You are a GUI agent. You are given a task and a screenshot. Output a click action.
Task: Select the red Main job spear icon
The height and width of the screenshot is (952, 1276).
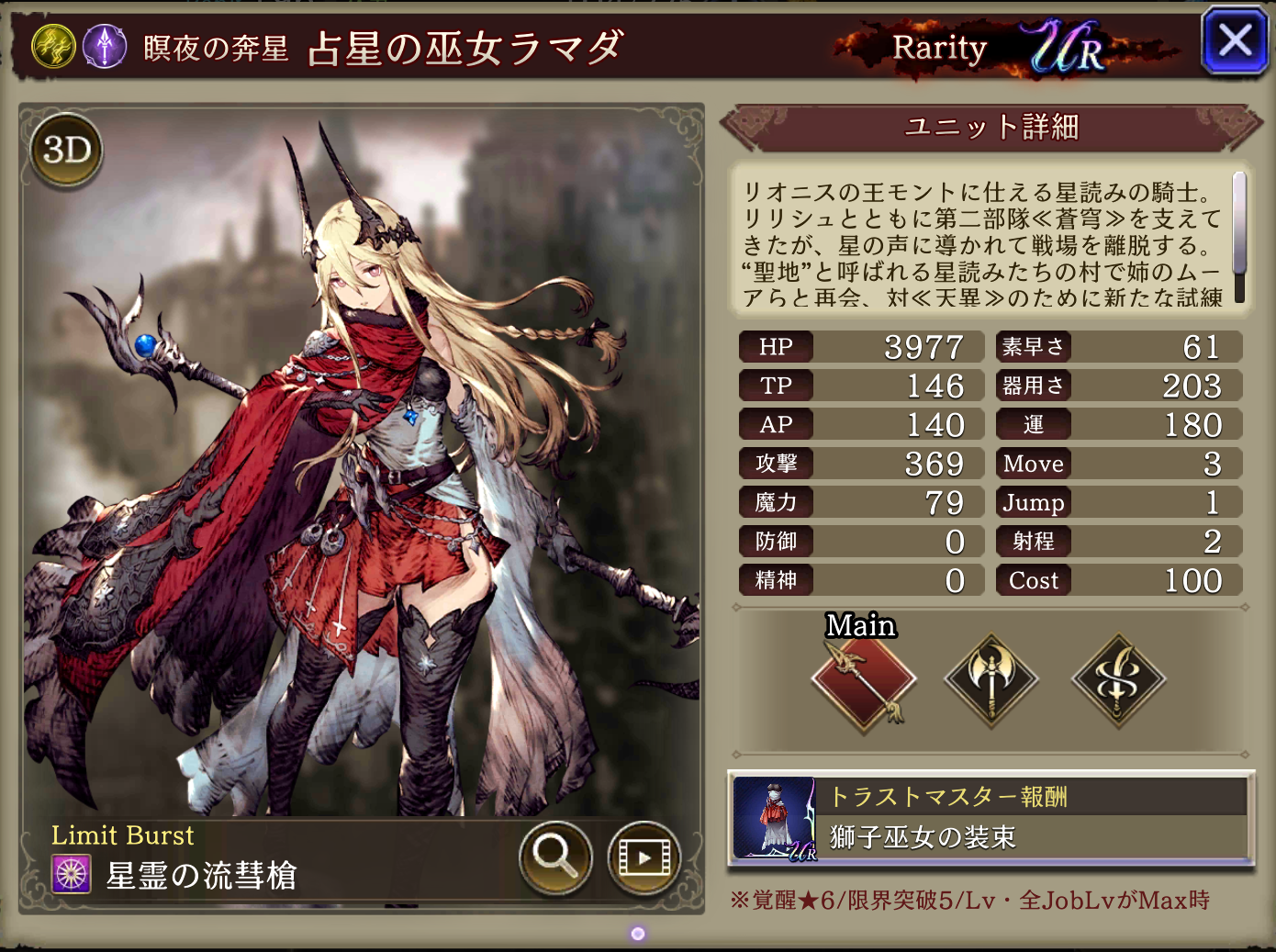click(863, 681)
